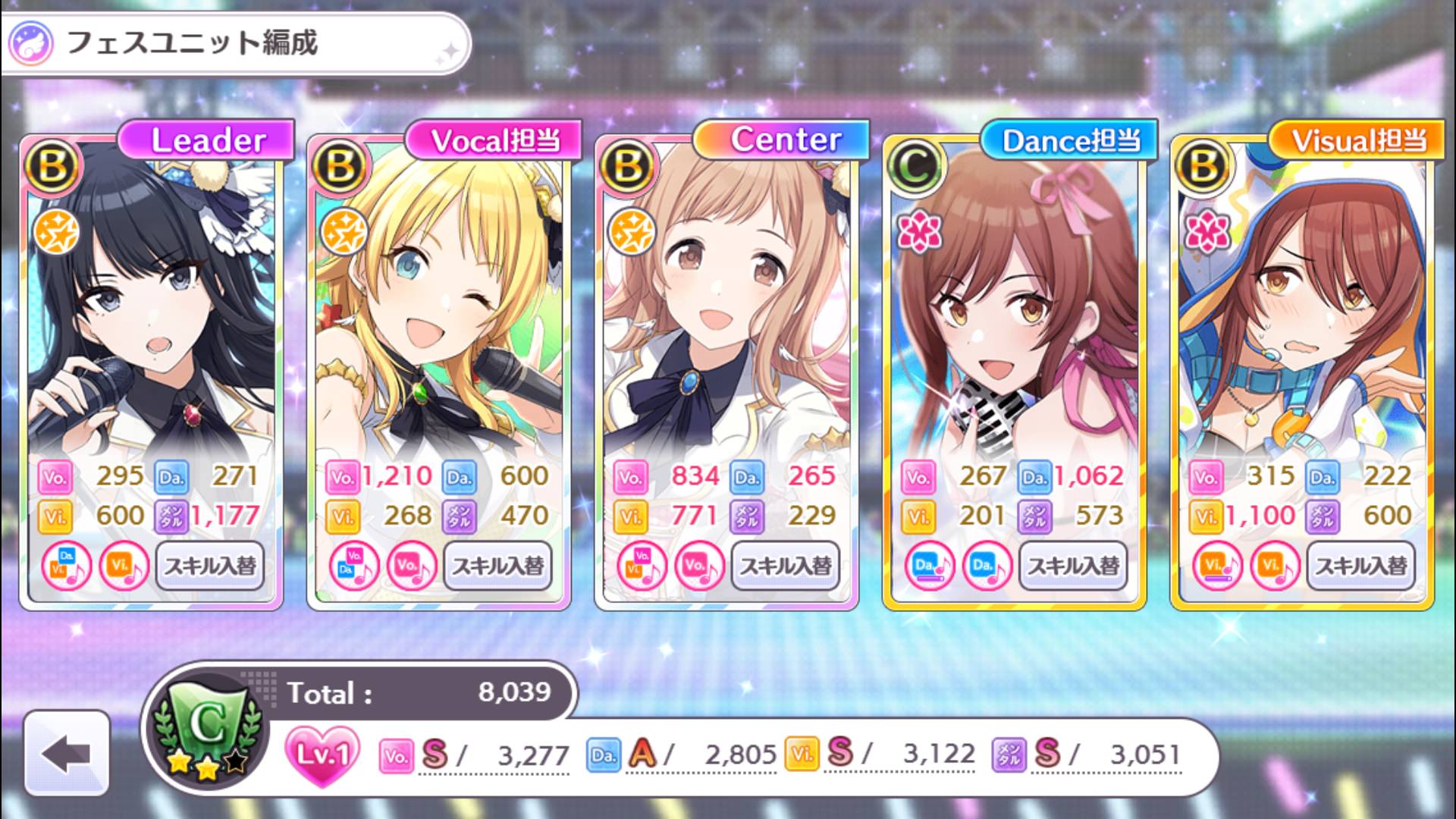1456x819 pixels.
Task: Open the pink heart Lv.1 icon
Action: 322,754
